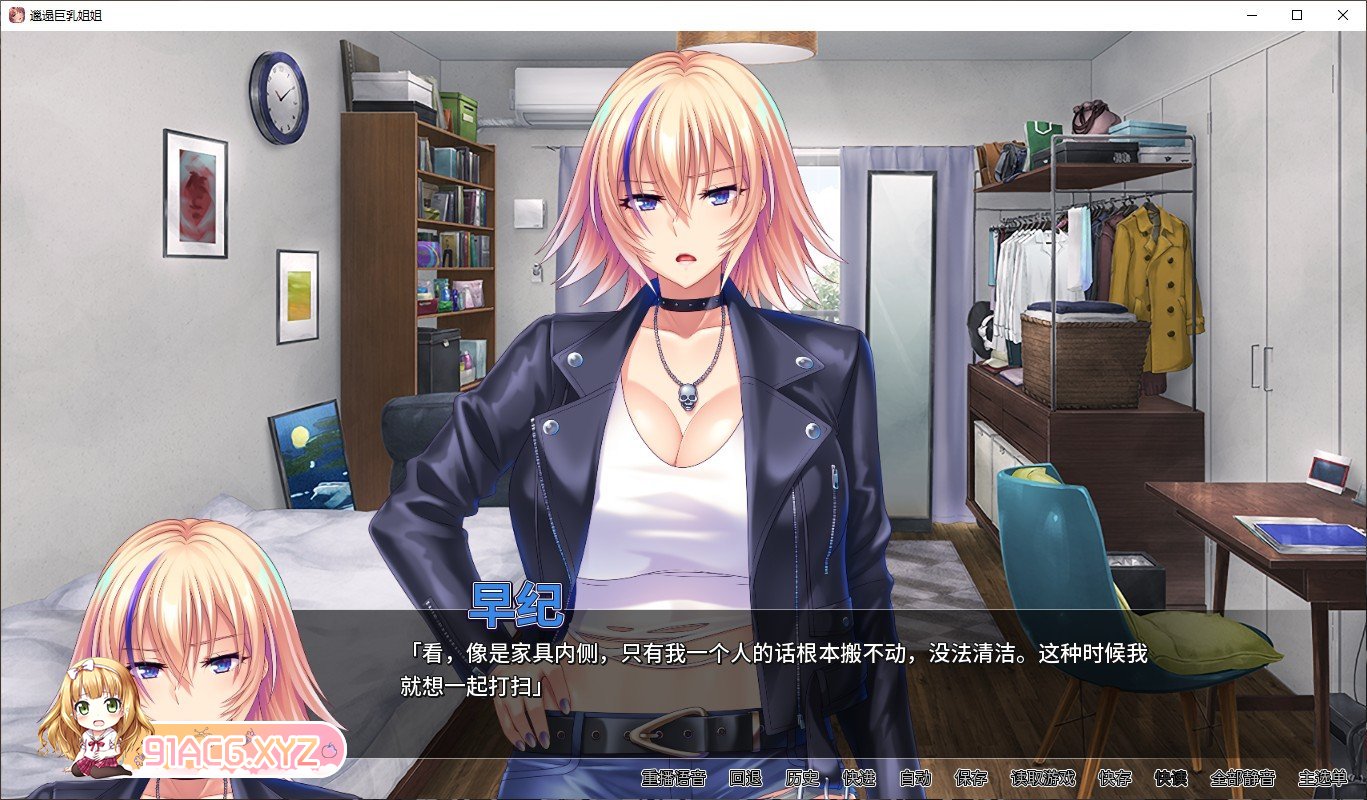This screenshot has width=1367, height=800.
Task: Toggle 自动 auto-play mode
Action: (915, 778)
